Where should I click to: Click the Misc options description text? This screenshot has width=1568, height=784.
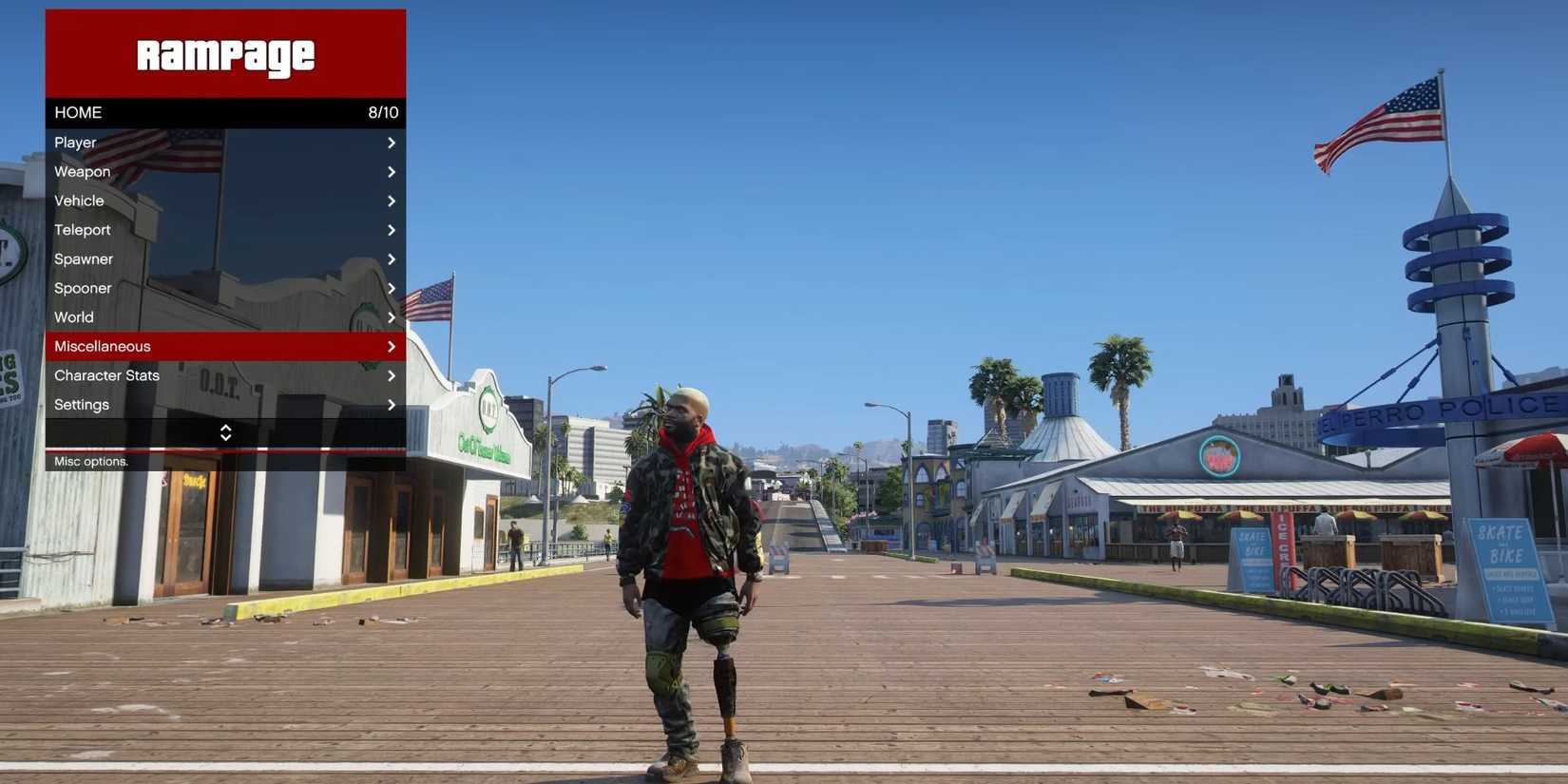[x=91, y=461]
